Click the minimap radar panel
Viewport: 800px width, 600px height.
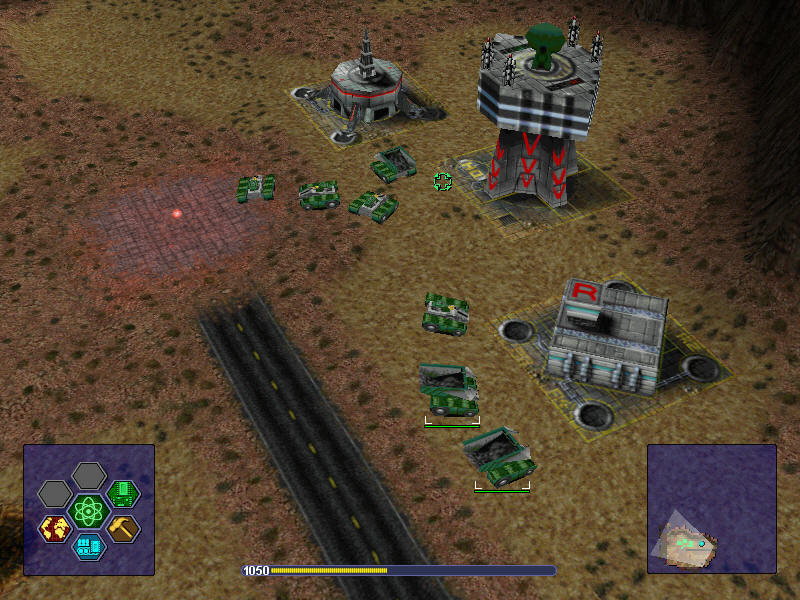[x=711, y=509]
